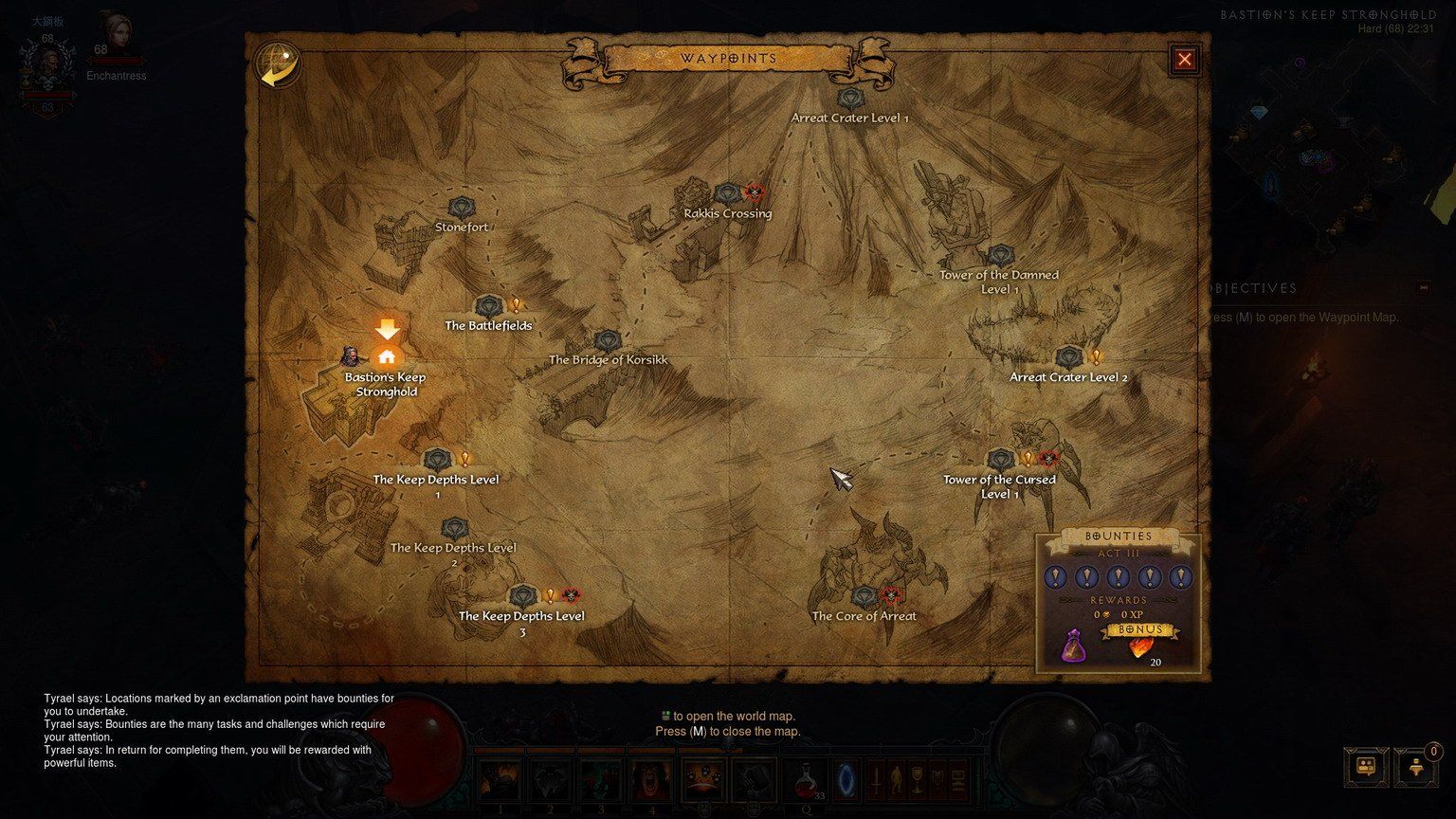Screen dimensions: 1456x819
Task: Close the Waypoints map window
Action: (1184, 60)
